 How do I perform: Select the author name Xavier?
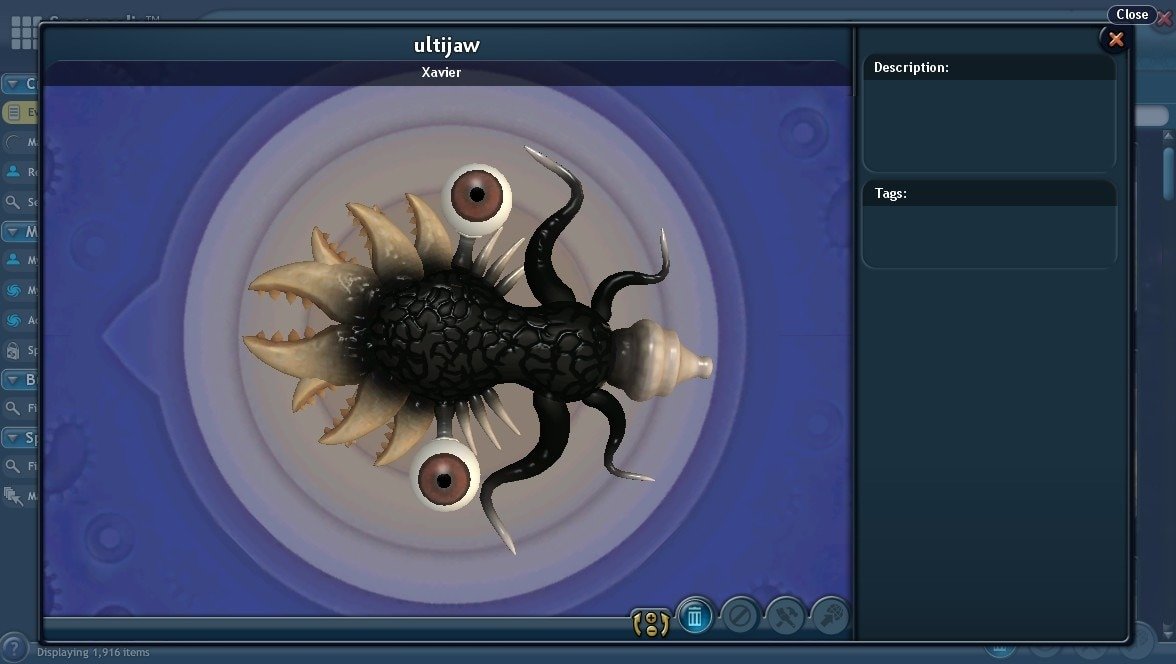pos(441,73)
